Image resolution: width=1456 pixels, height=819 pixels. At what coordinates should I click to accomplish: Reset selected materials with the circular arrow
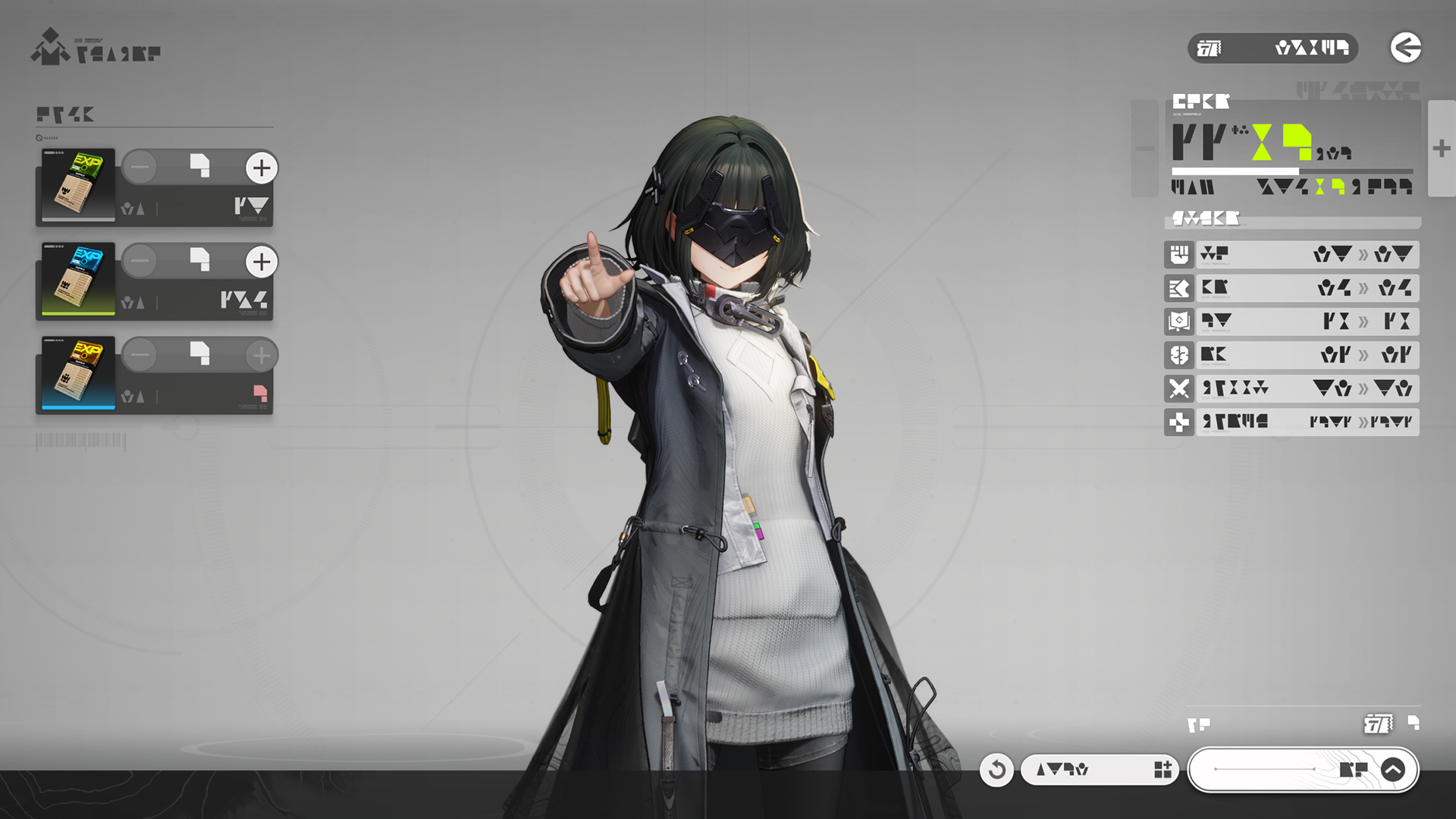point(996,770)
